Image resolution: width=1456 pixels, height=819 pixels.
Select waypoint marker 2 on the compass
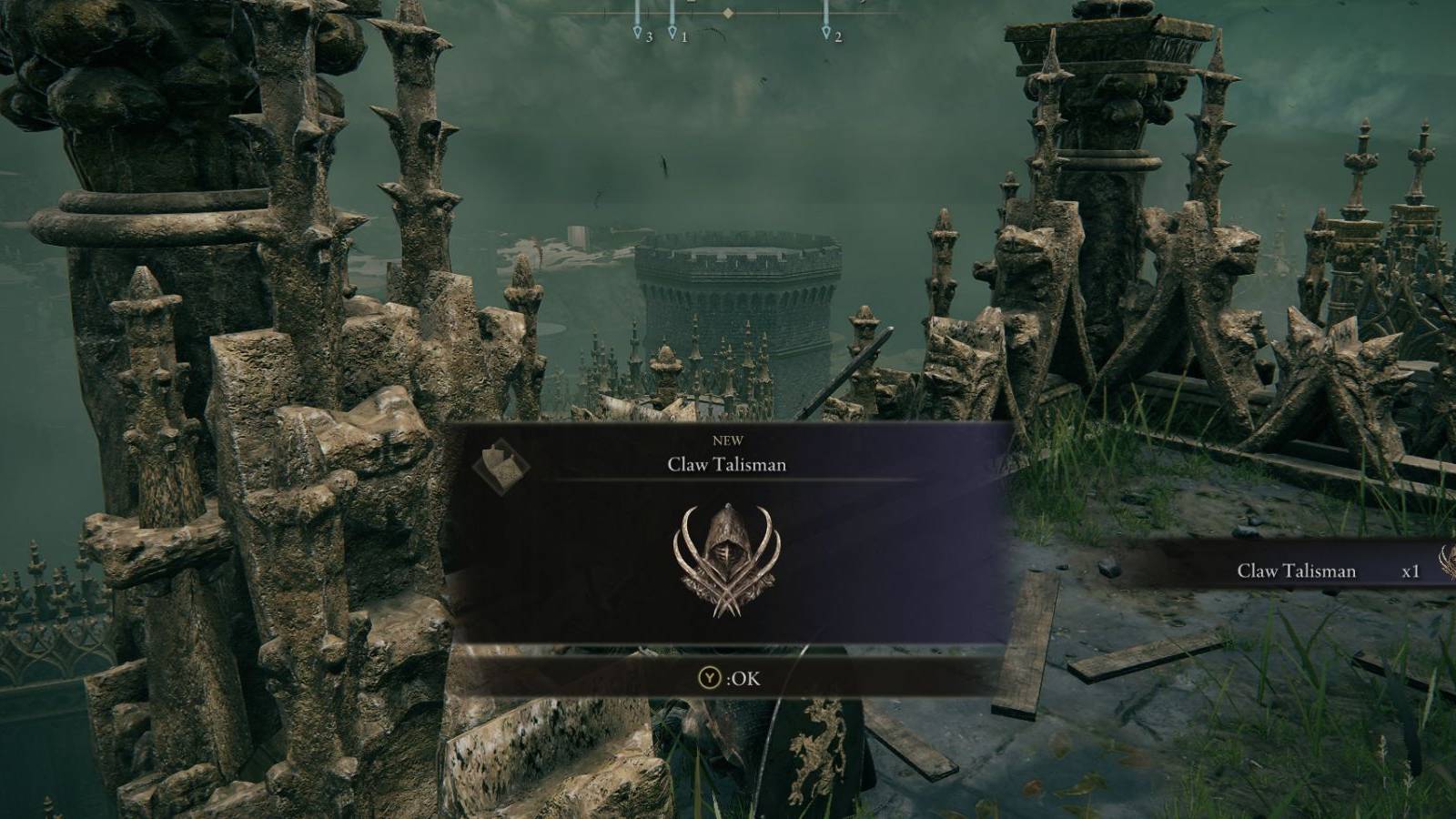coord(826,33)
